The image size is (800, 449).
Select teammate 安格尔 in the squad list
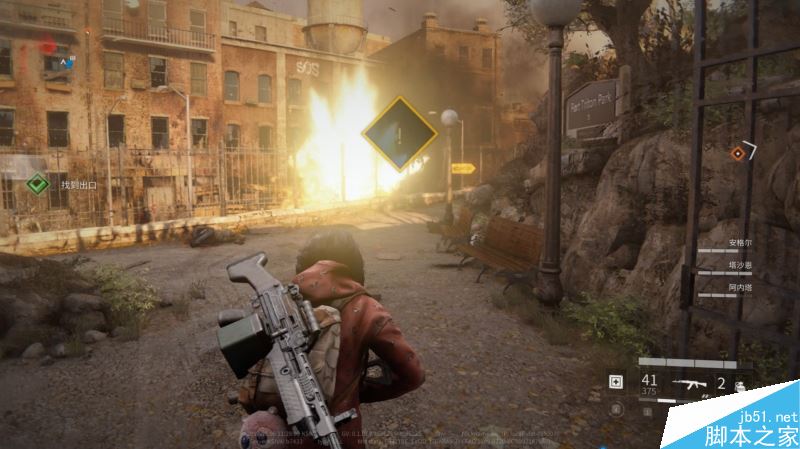pos(738,243)
